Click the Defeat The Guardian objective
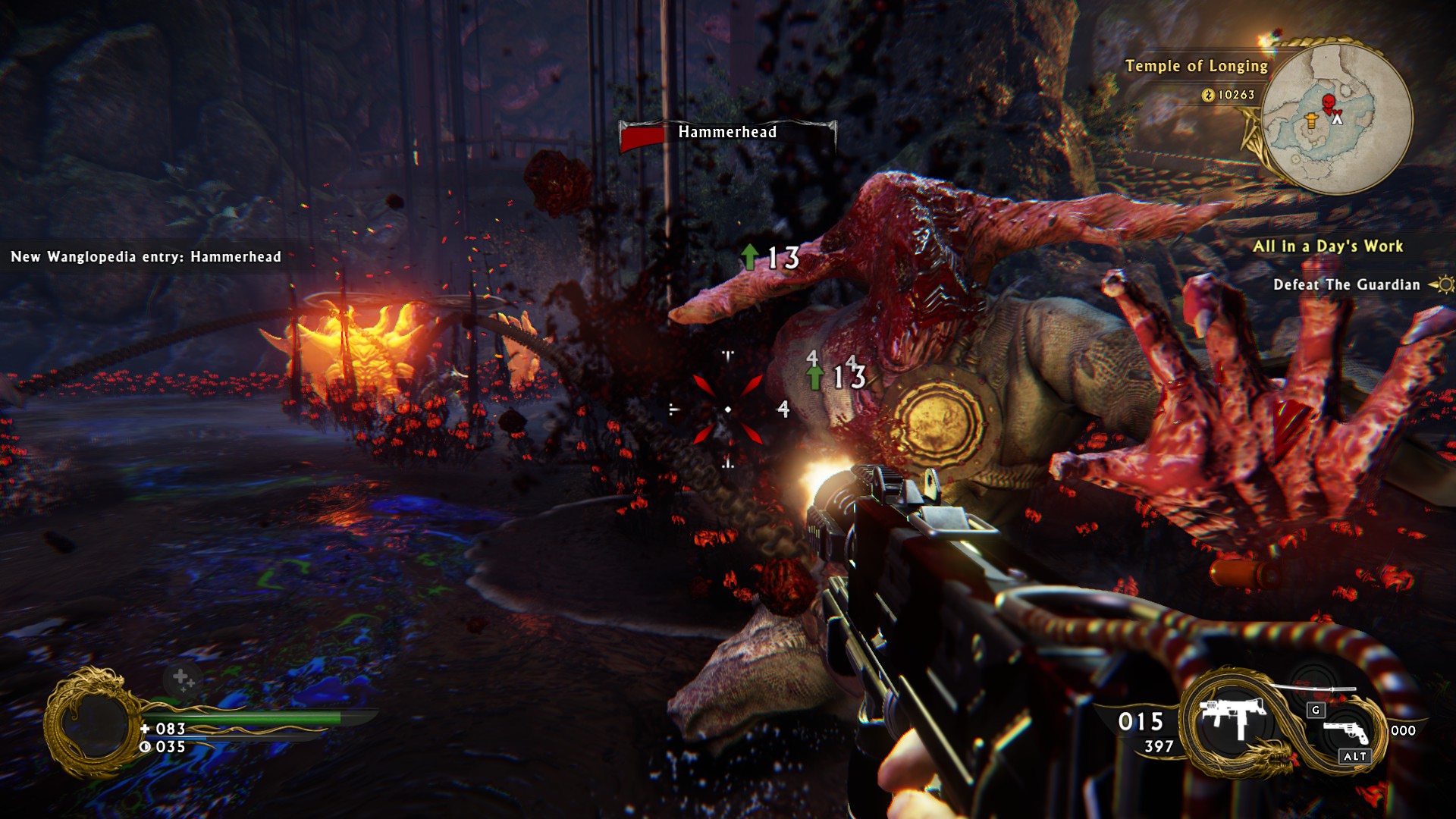The height and width of the screenshot is (819, 1456). click(1346, 285)
